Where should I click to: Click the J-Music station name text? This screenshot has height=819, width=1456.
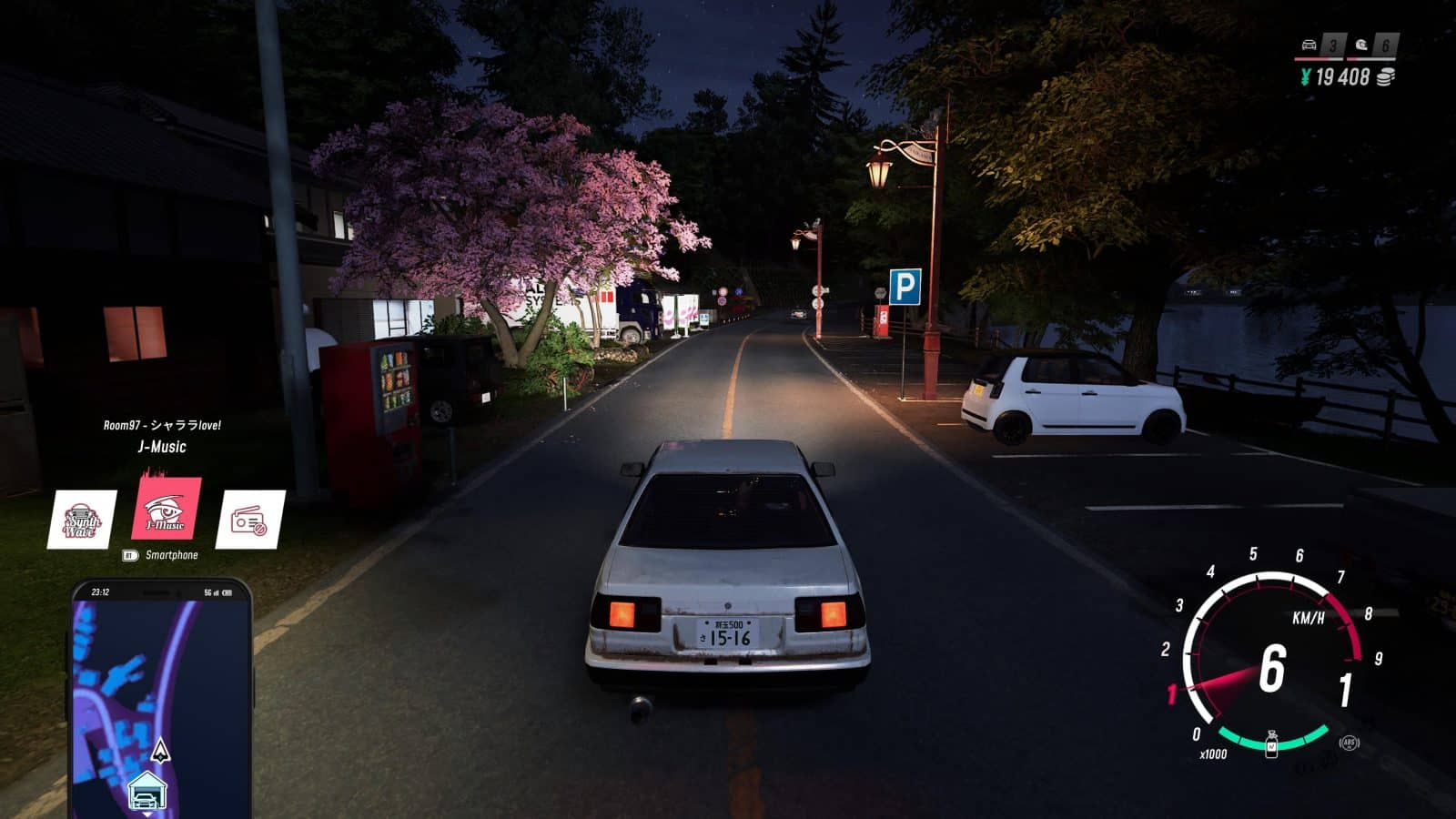click(x=162, y=447)
